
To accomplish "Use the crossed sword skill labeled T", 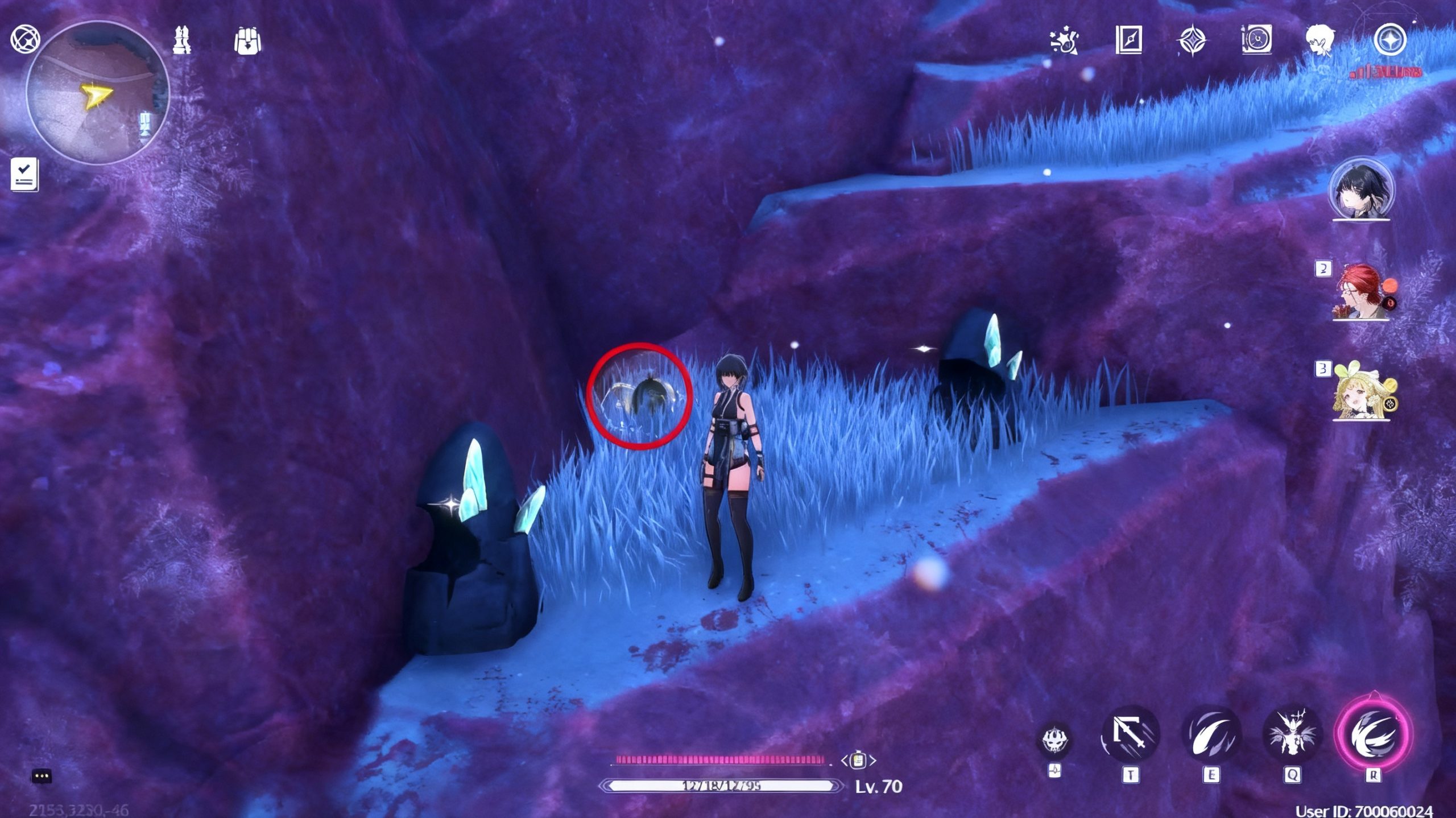I will click(x=1130, y=736).
